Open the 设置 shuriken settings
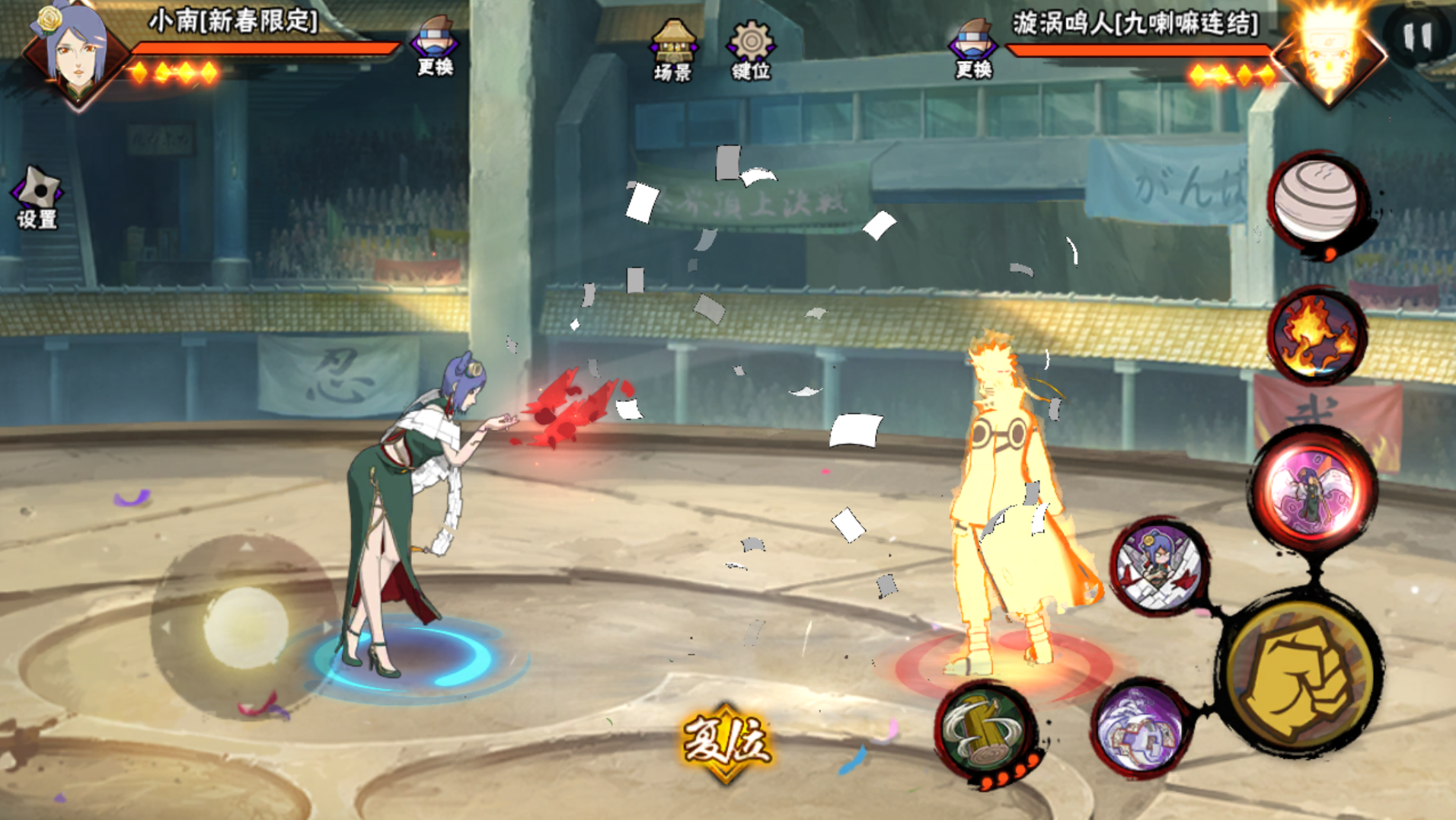The width and height of the screenshot is (1456, 820). 37,198
